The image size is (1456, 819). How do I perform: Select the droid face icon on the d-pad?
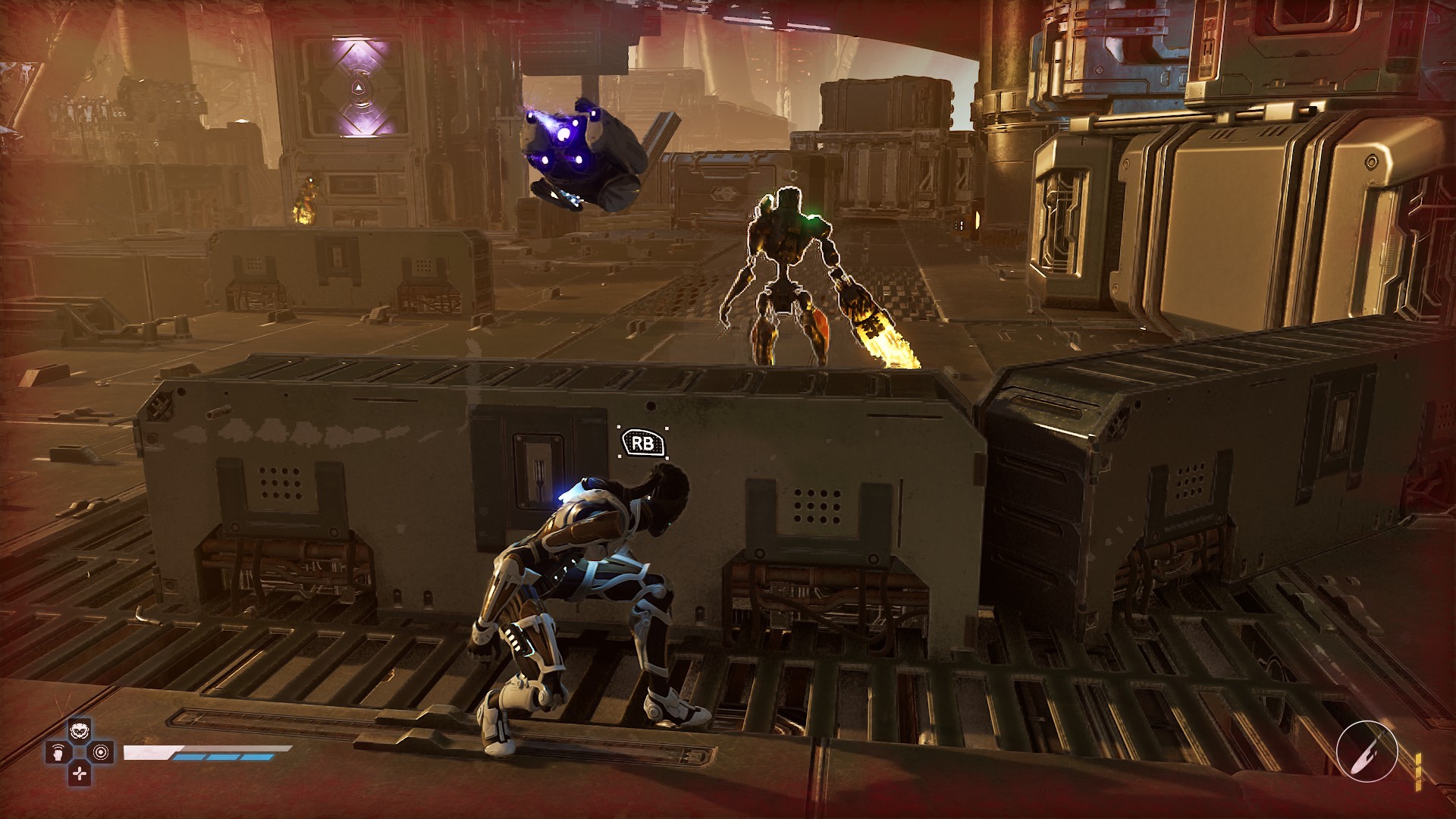coord(79,732)
